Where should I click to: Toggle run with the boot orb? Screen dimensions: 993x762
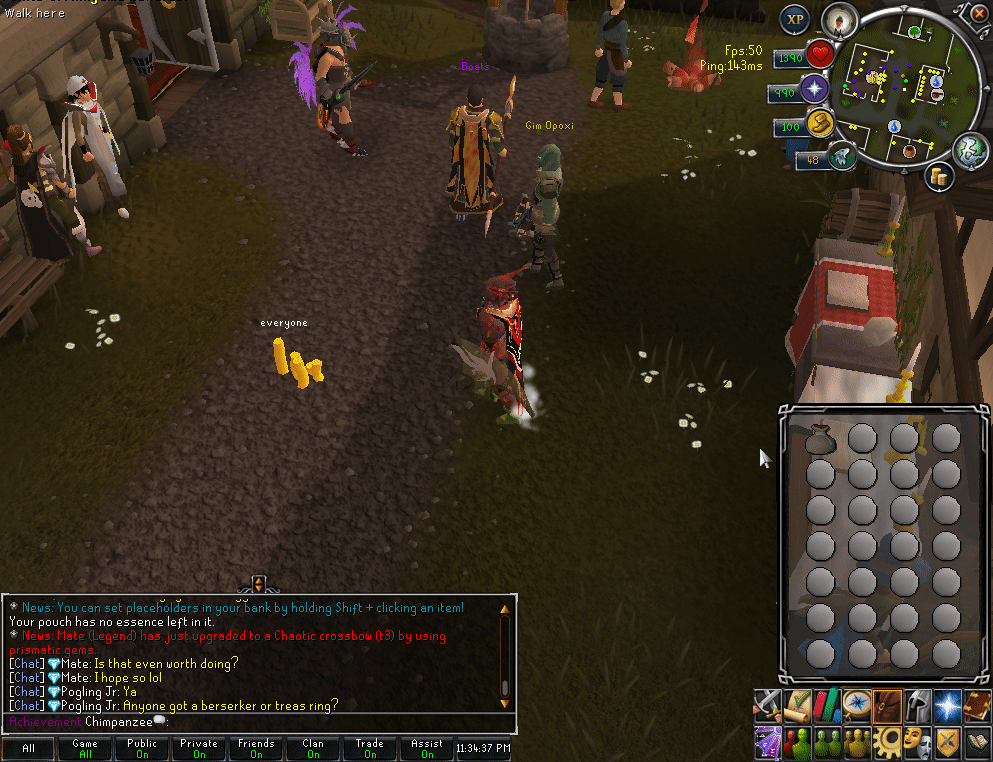tap(820, 125)
